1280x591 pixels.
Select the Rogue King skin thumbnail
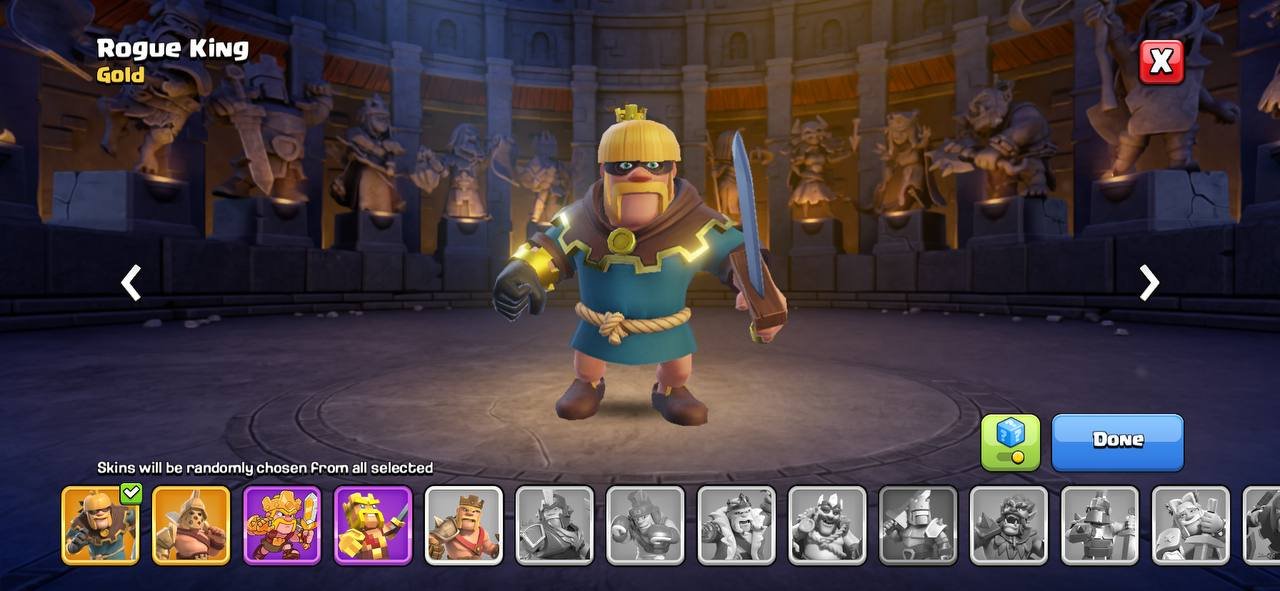(x=100, y=525)
